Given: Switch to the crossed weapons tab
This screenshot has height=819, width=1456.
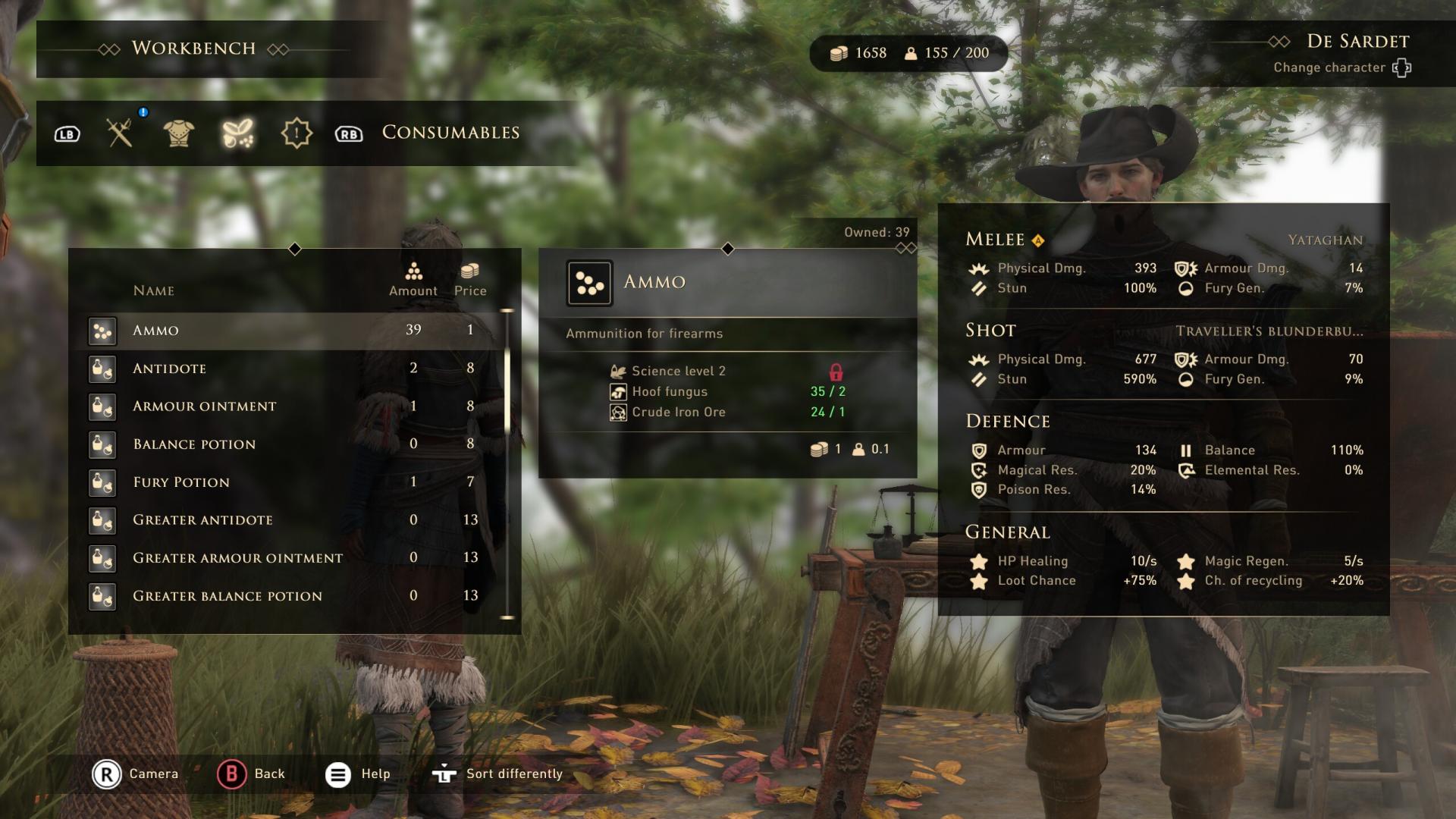Looking at the screenshot, I should tap(120, 133).
